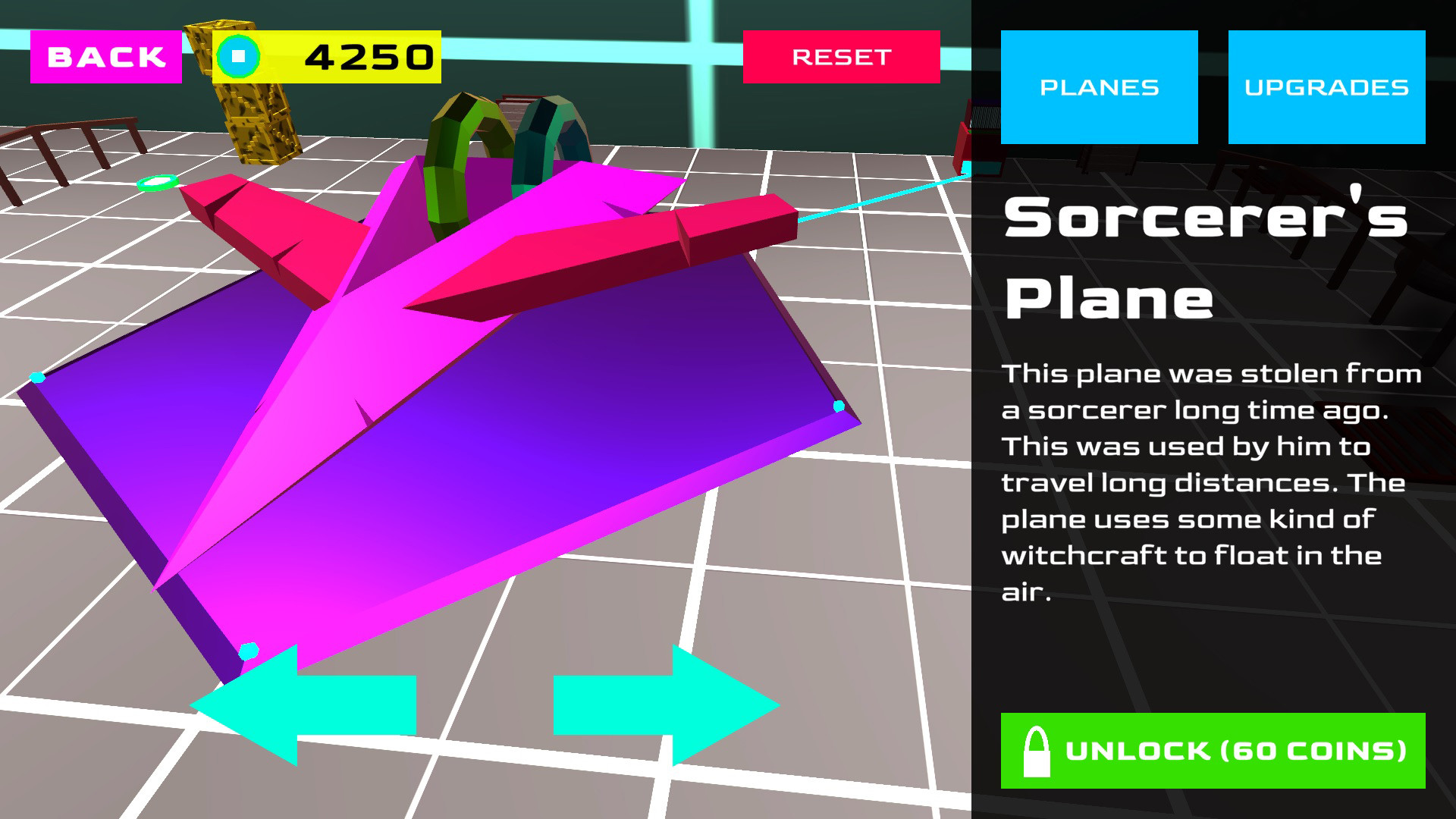
Task: Click the coin icon beside the balance counter
Action: 238,55
